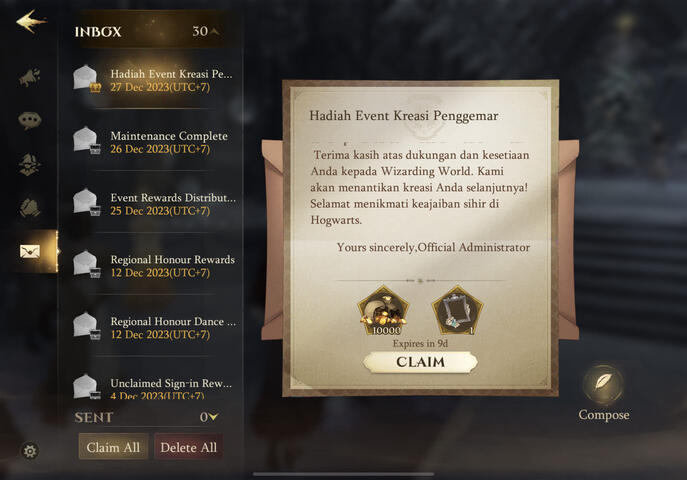Claim the Hadiah Event reward
The image size is (687, 480).
(x=420, y=362)
